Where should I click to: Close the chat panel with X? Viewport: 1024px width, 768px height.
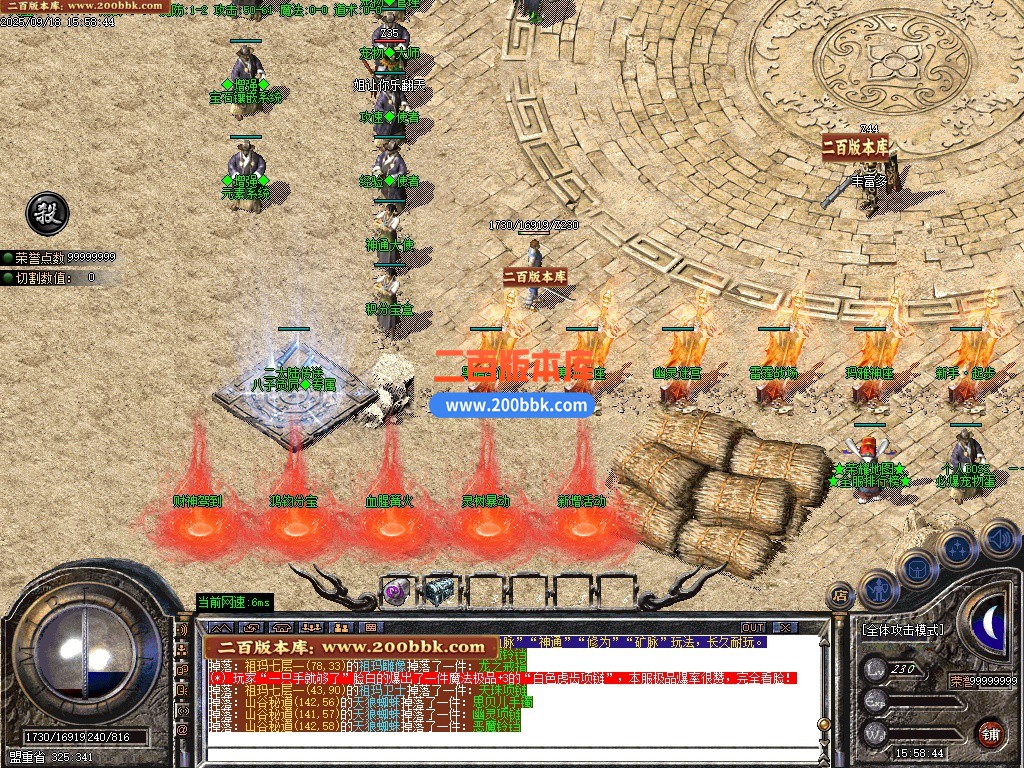coord(785,627)
